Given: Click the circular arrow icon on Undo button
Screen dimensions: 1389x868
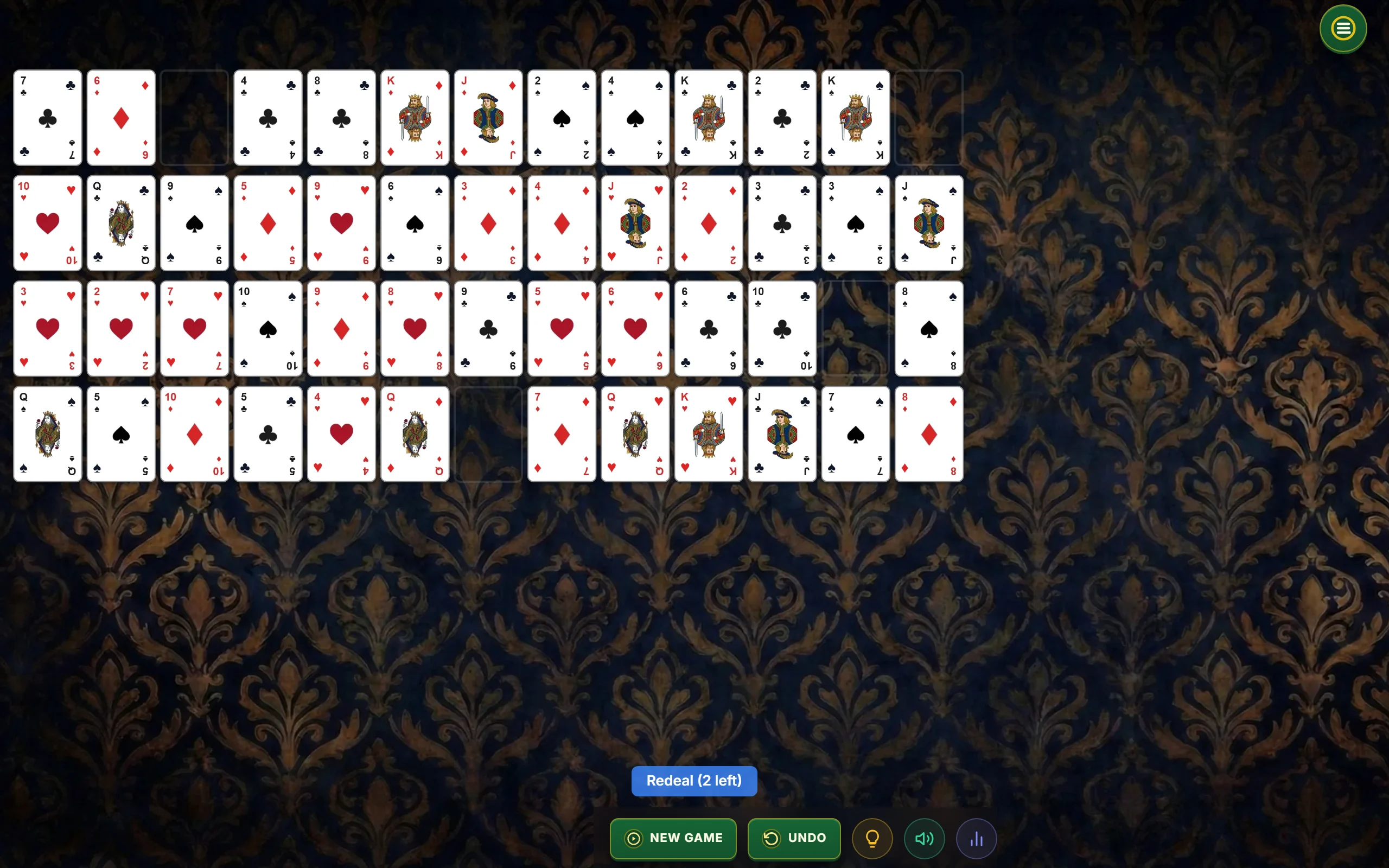Looking at the screenshot, I should tap(772, 838).
